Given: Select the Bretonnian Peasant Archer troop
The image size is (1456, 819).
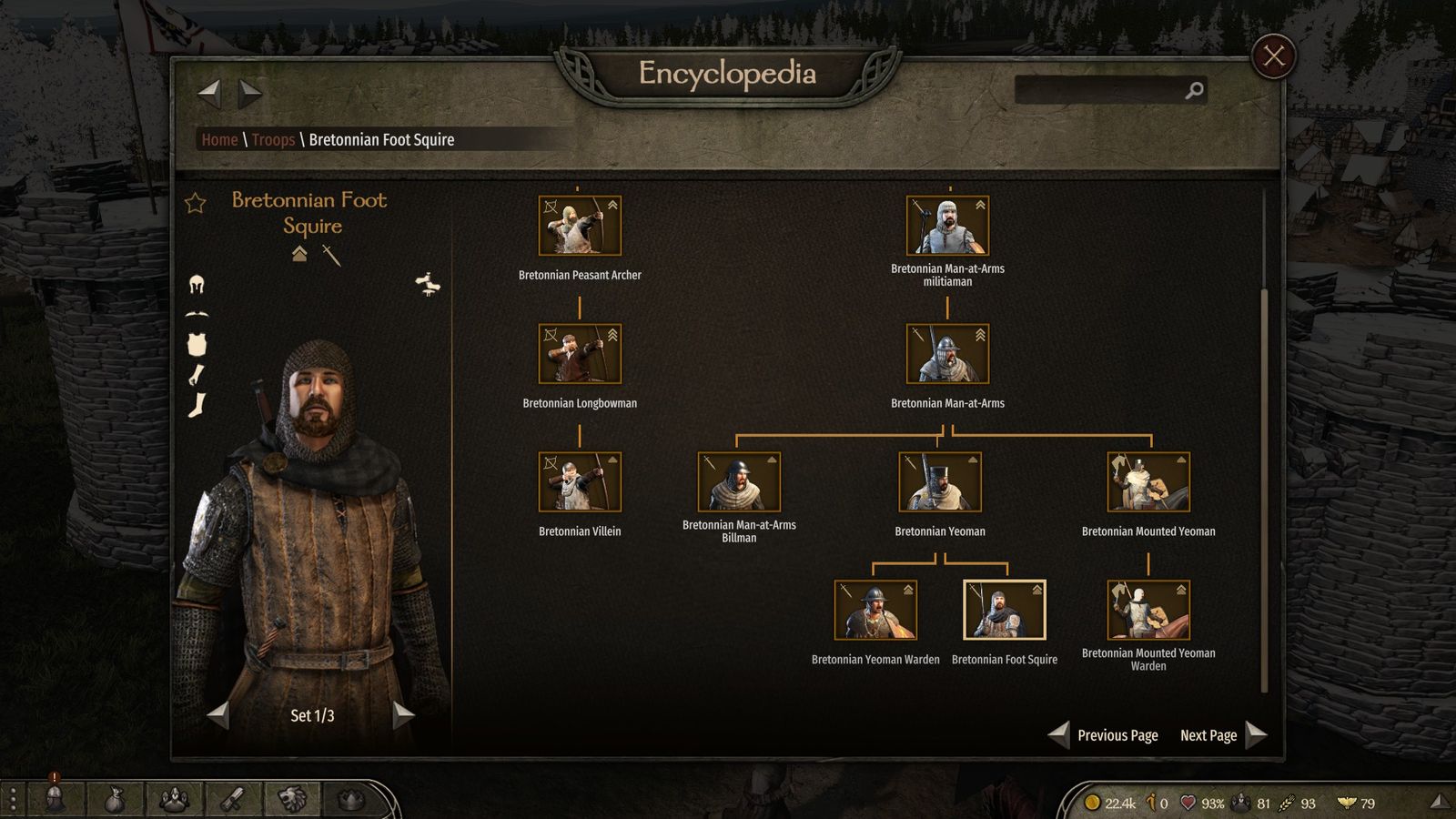Looking at the screenshot, I should pos(580,226).
